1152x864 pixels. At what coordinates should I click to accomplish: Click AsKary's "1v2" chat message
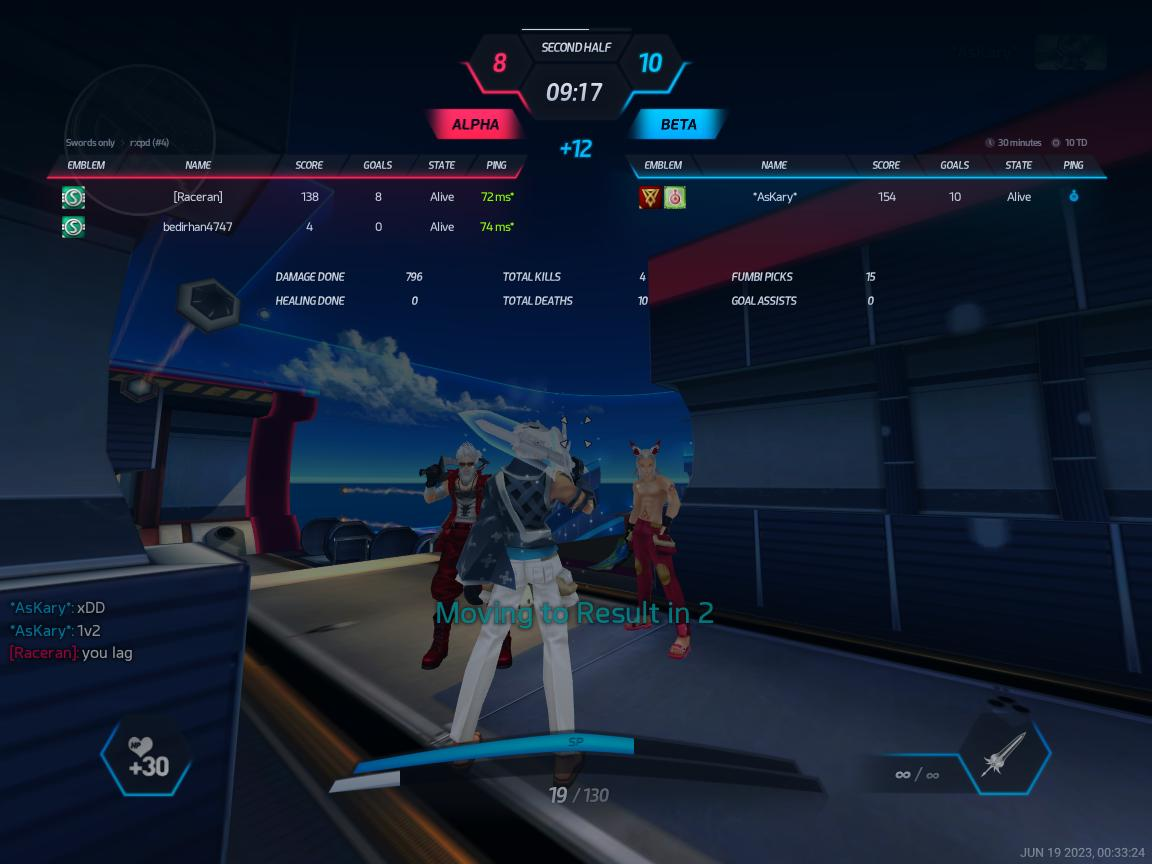(x=89, y=631)
